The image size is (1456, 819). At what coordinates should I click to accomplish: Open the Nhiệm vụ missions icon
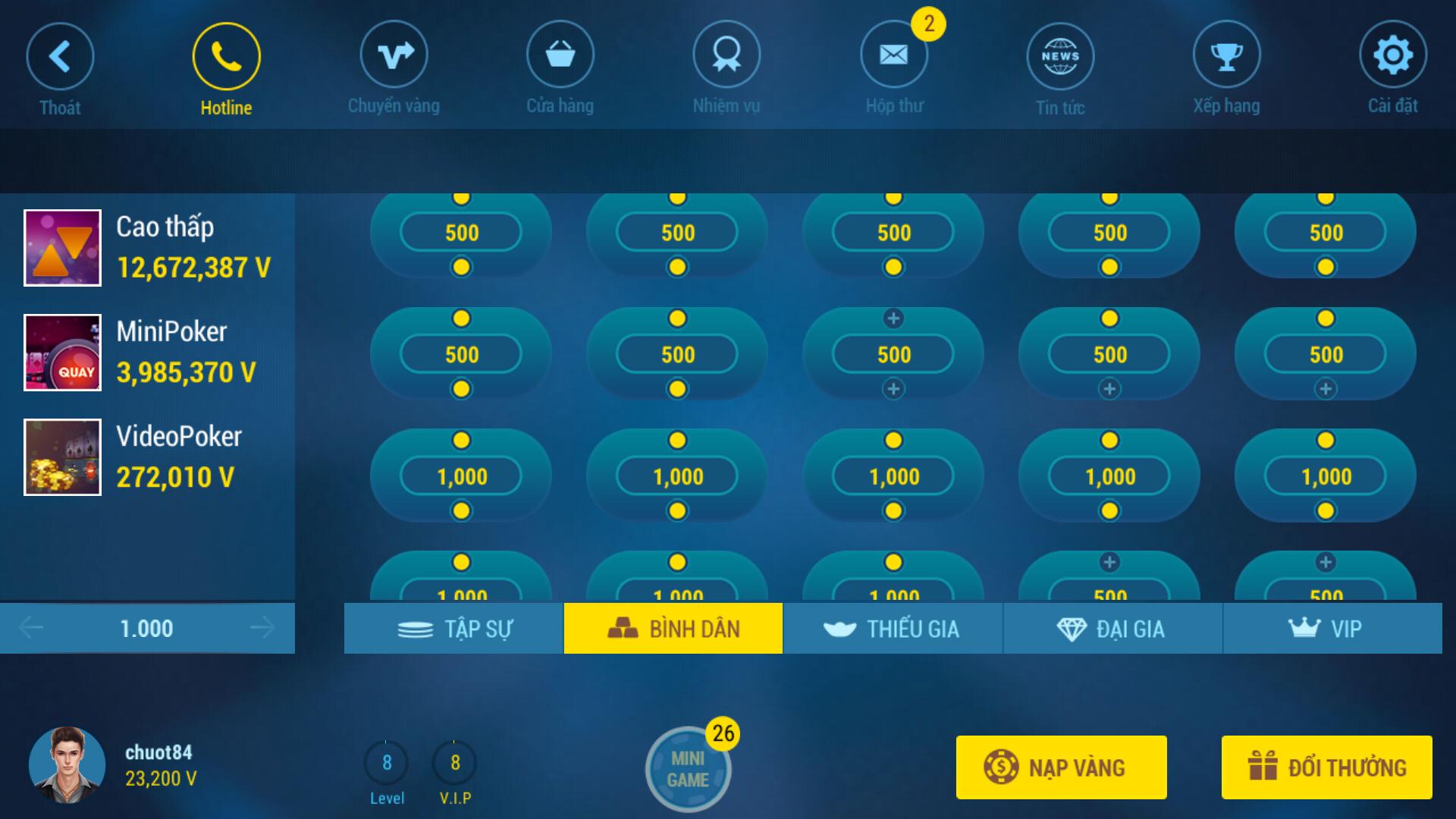tap(726, 55)
